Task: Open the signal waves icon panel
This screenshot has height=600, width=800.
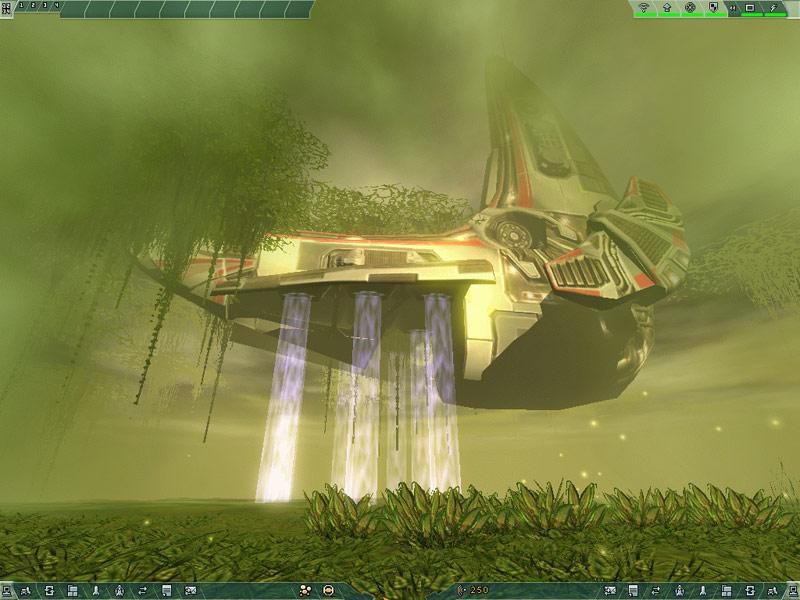Action: tap(643, 8)
